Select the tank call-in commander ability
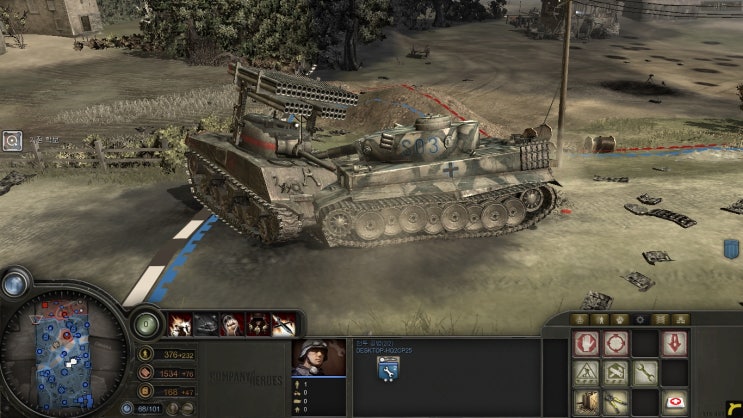This screenshot has height=418, width=743. 206,324
